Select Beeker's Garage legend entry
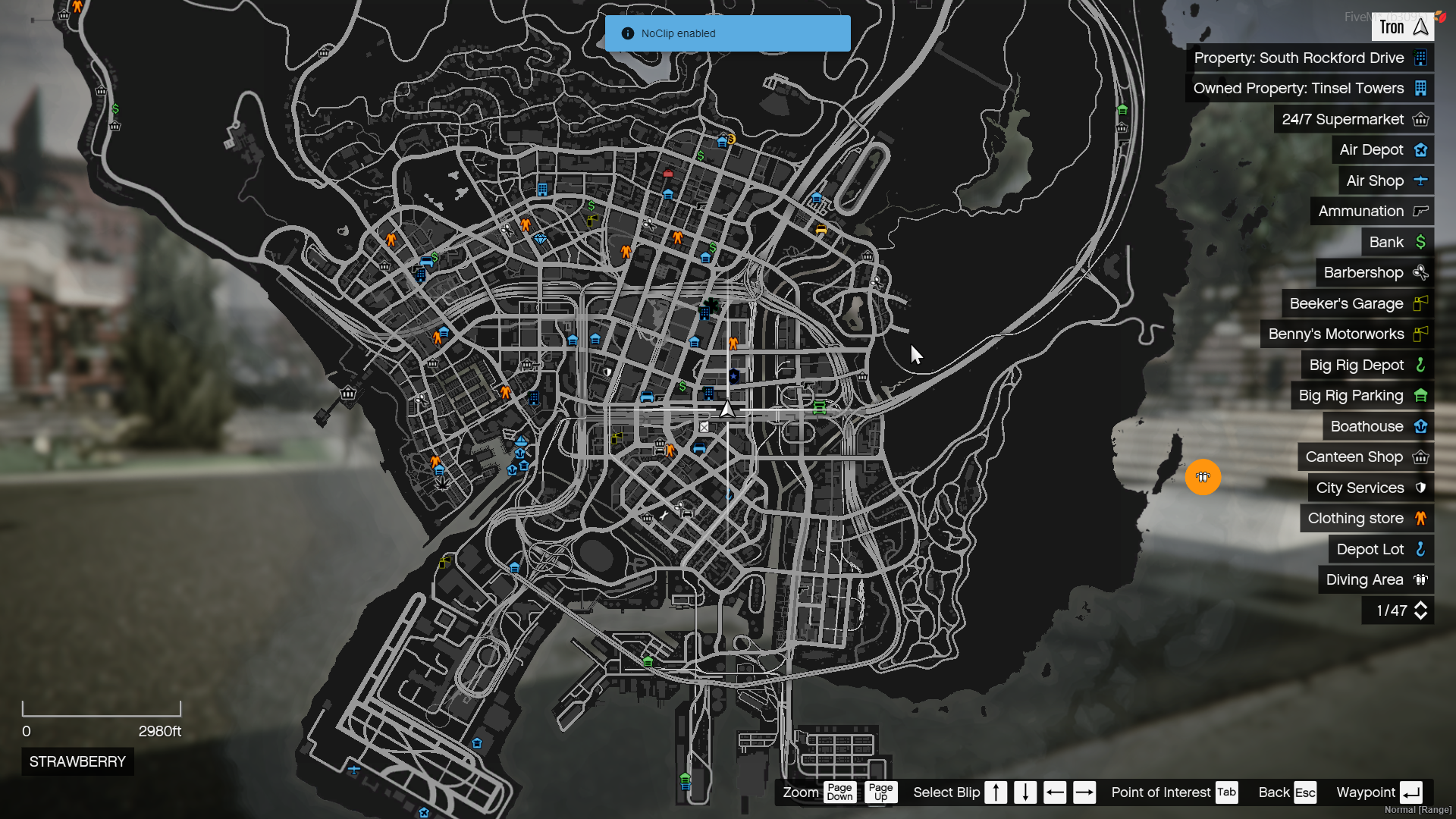The height and width of the screenshot is (819, 1456). tap(1357, 304)
